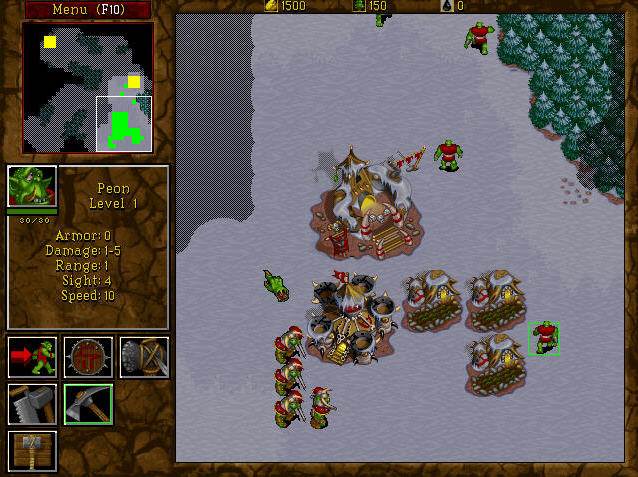The image size is (638, 477).
Task: Click the minimap in the corner
Action: pyautogui.click(x=88, y=88)
